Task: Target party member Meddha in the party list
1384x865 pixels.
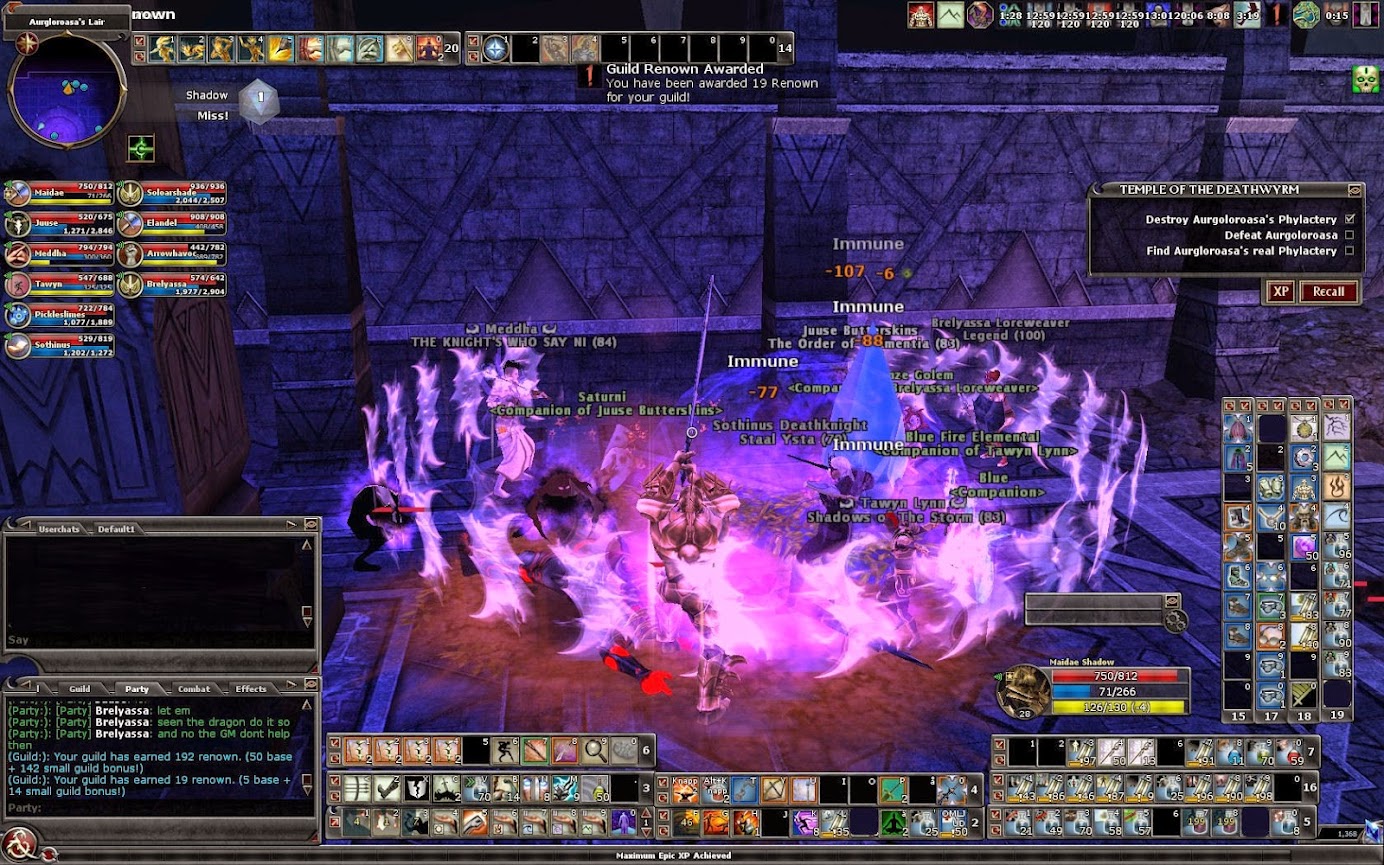Action: (17, 254)
